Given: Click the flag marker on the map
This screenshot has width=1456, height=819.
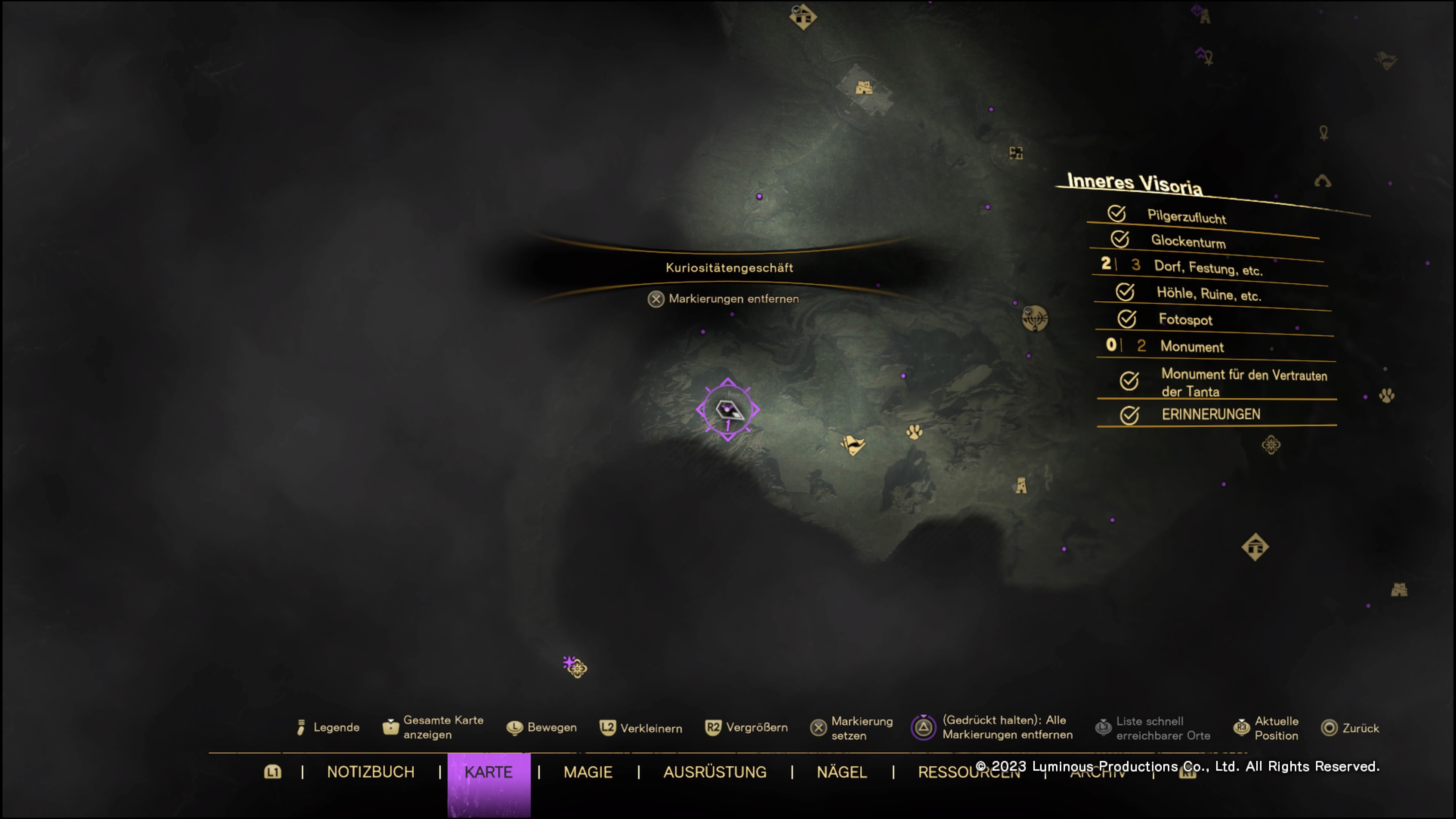Looking at the screenshot, I should click(x=853, y=445).
